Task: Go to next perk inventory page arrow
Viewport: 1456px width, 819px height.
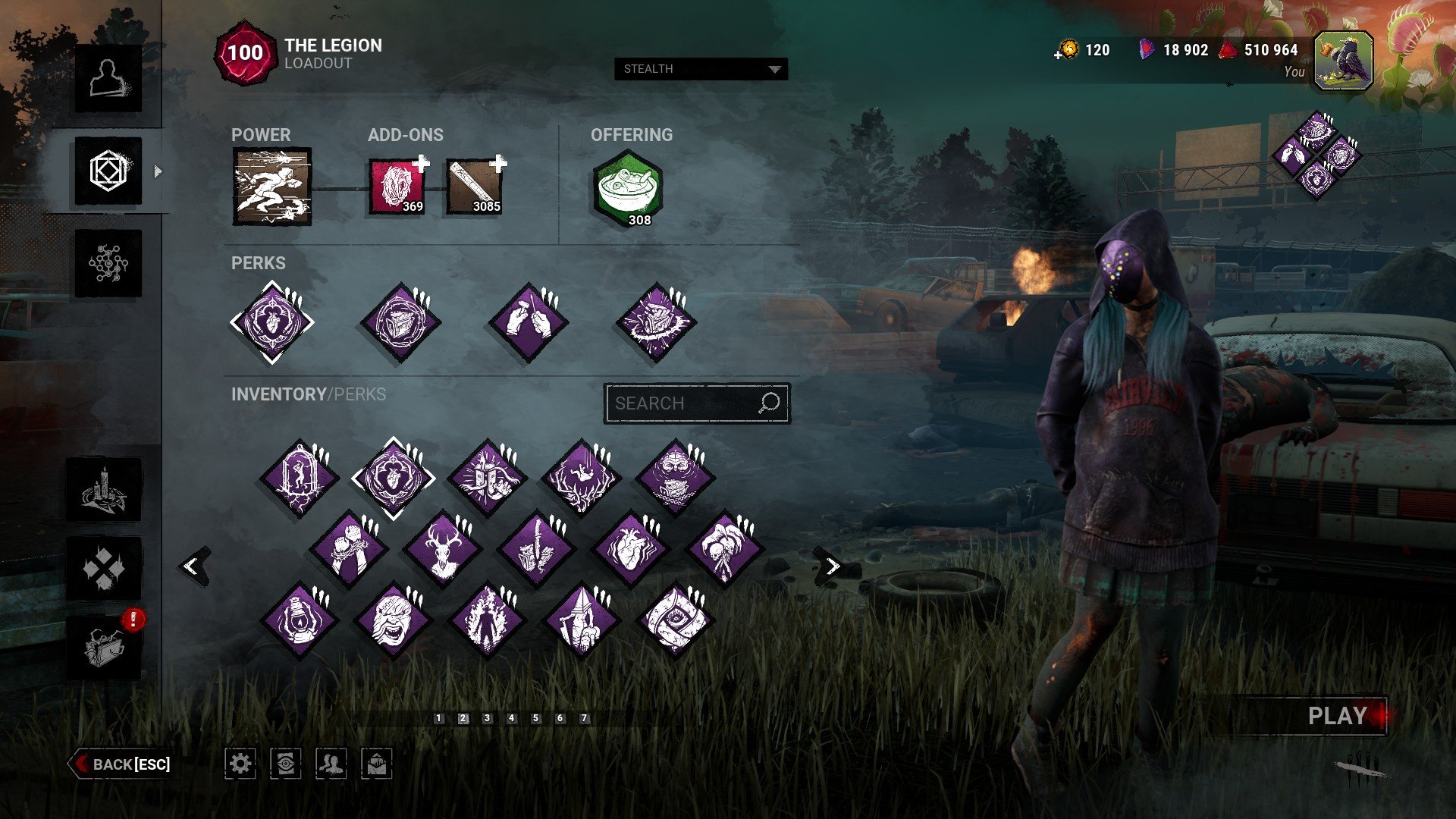Action: (x=832, y=566)
